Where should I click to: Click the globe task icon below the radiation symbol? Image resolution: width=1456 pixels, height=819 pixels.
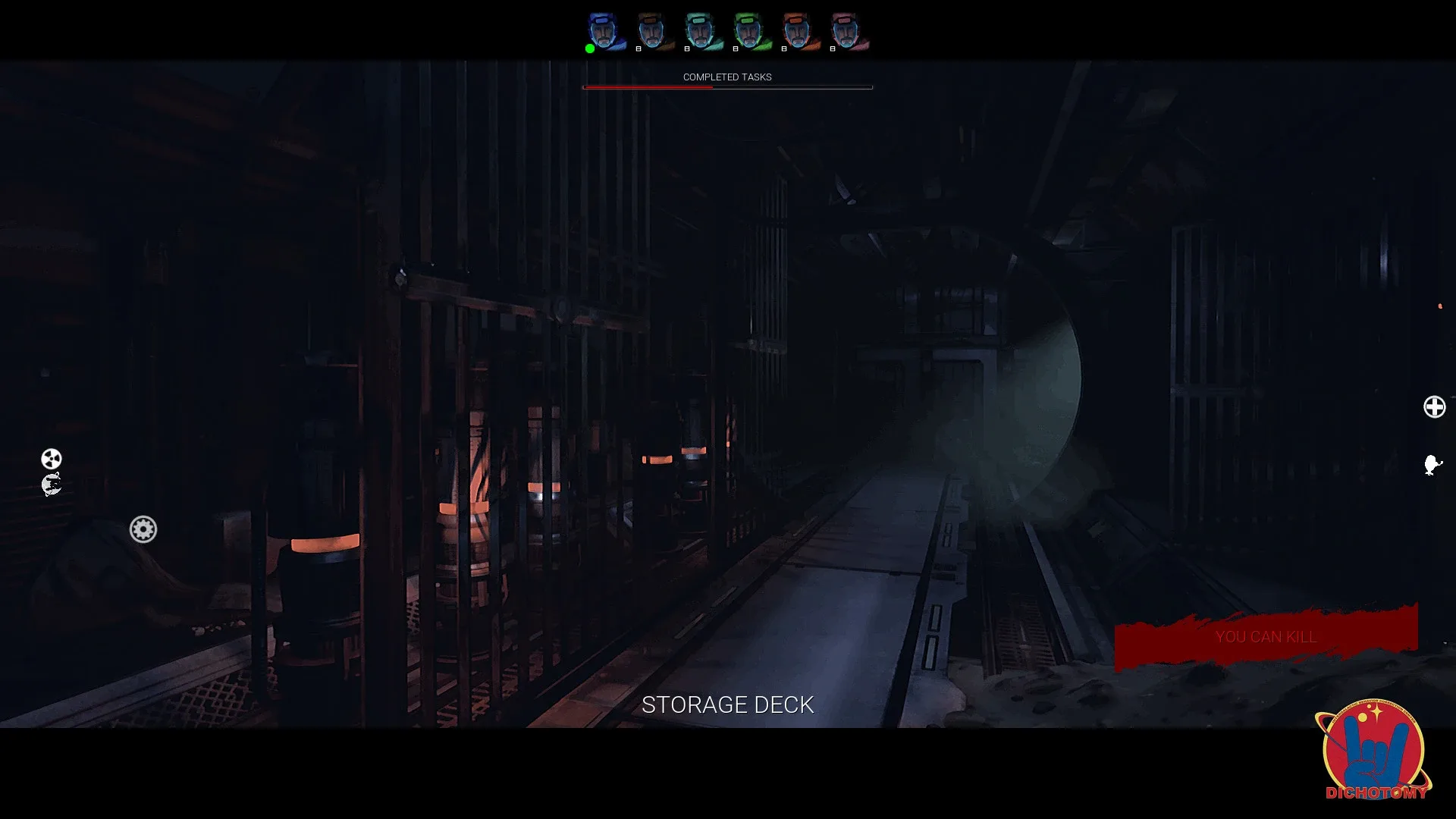point(52,483)
